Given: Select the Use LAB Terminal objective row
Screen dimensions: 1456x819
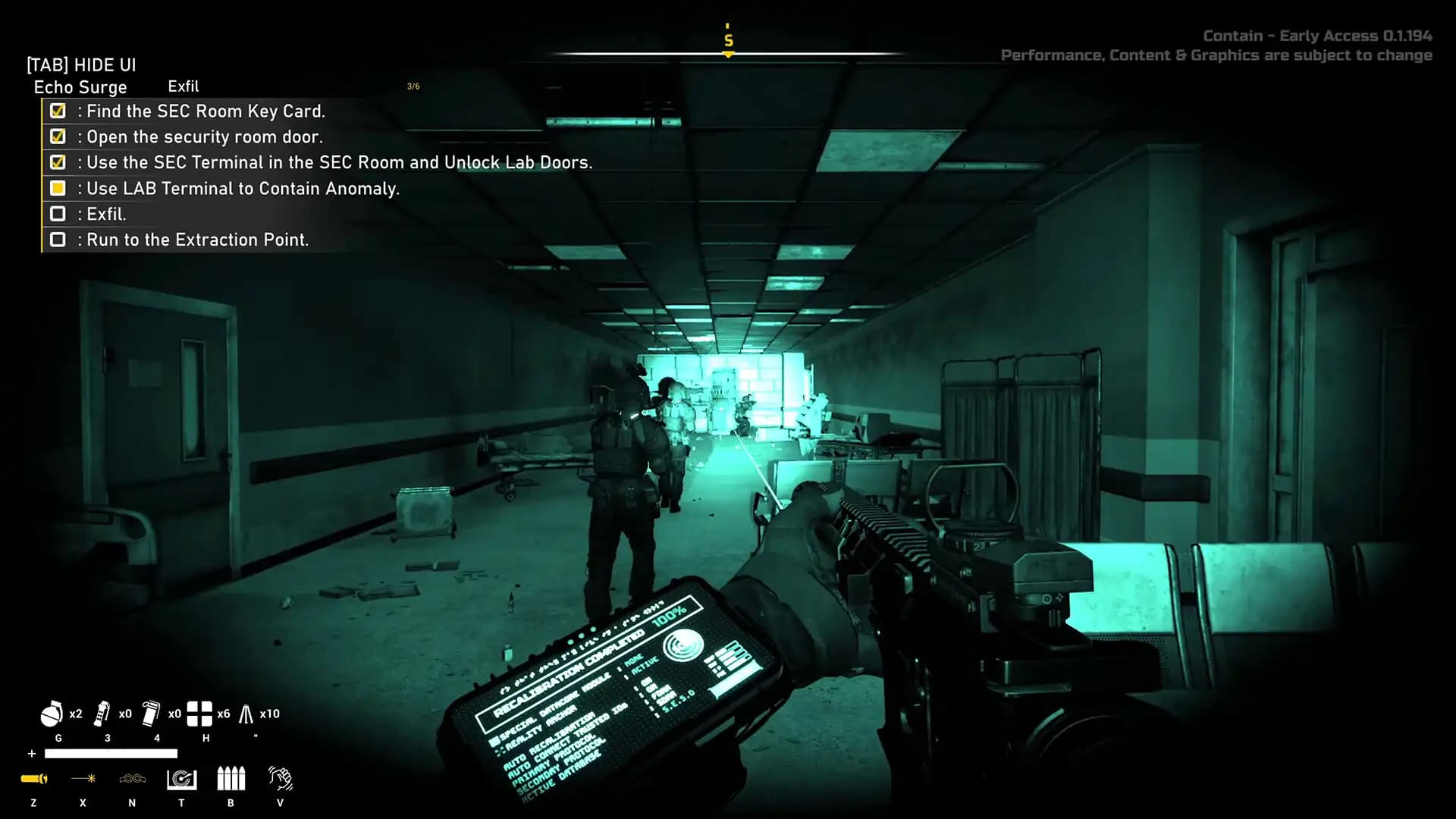Looking at the screenshot, I should click(243, 189).
